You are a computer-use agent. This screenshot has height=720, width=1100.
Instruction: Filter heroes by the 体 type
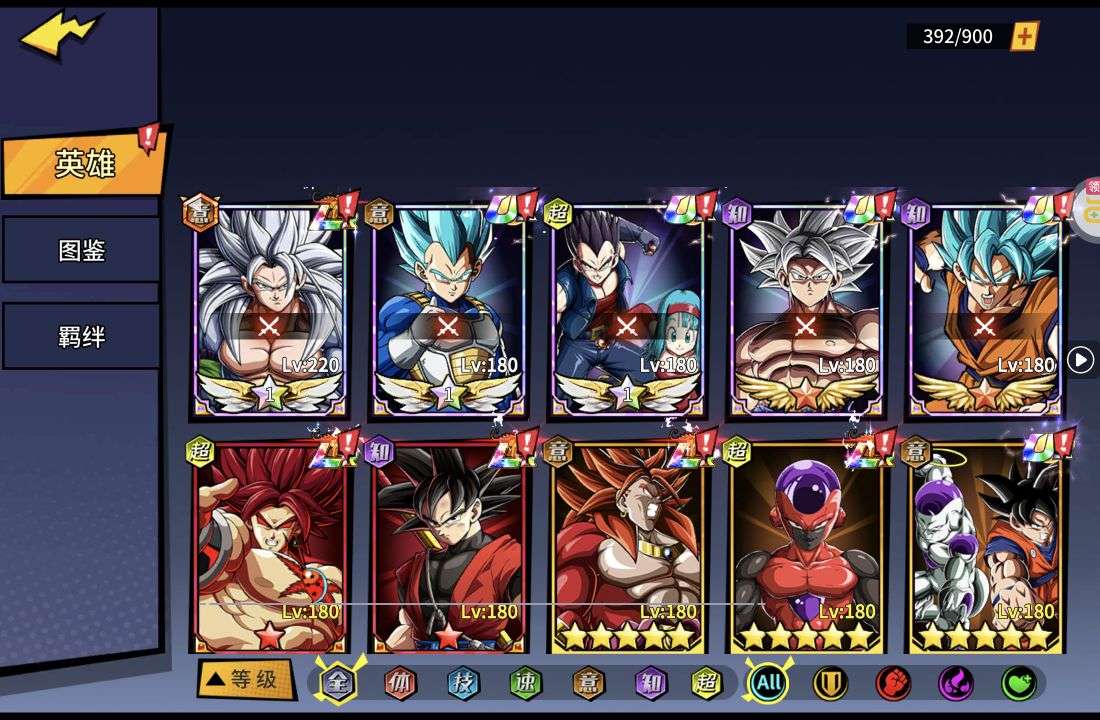[400, 683]
